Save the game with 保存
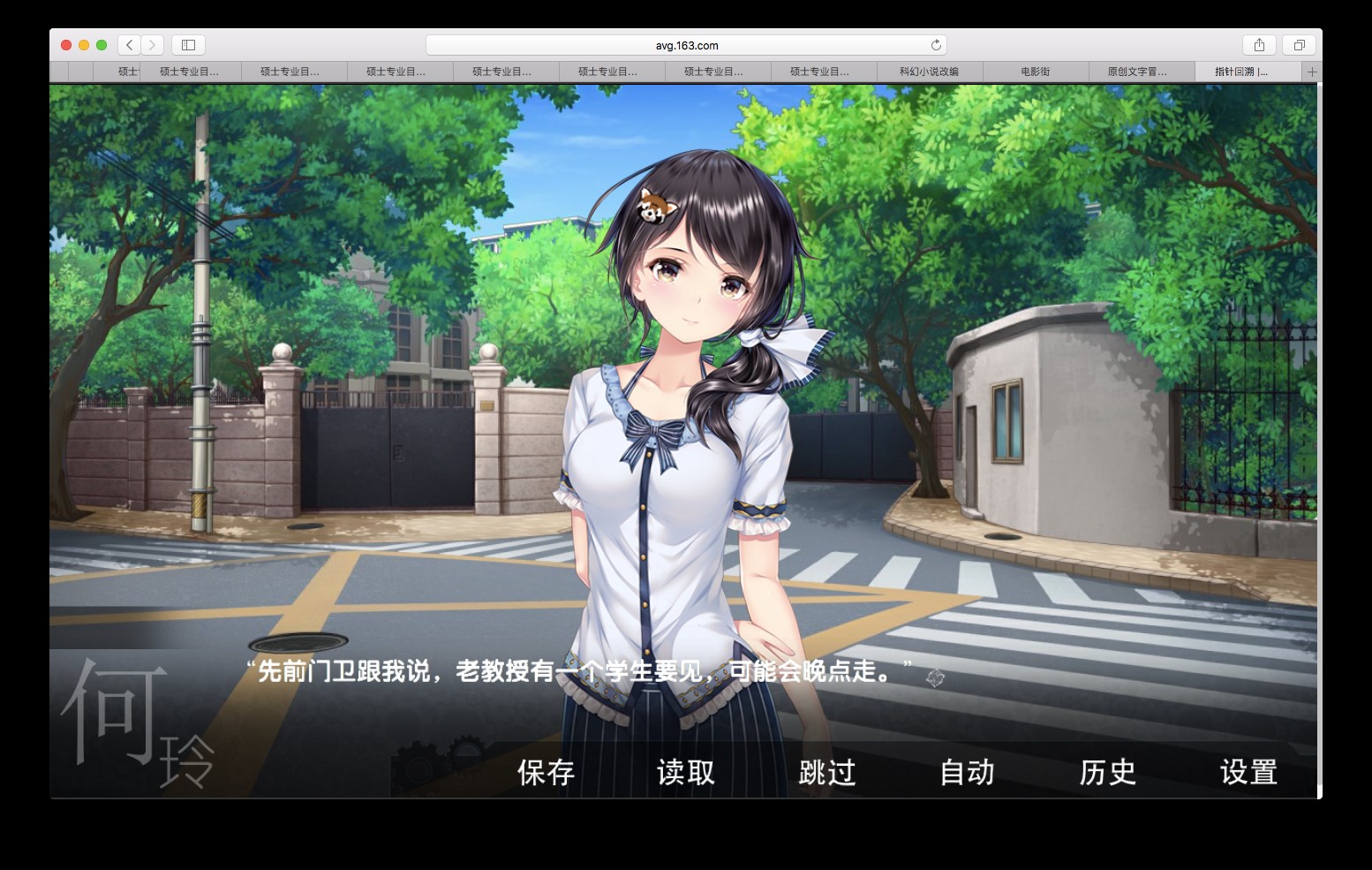This screenshot has height=870, width=1372. (x=546, y=772)
